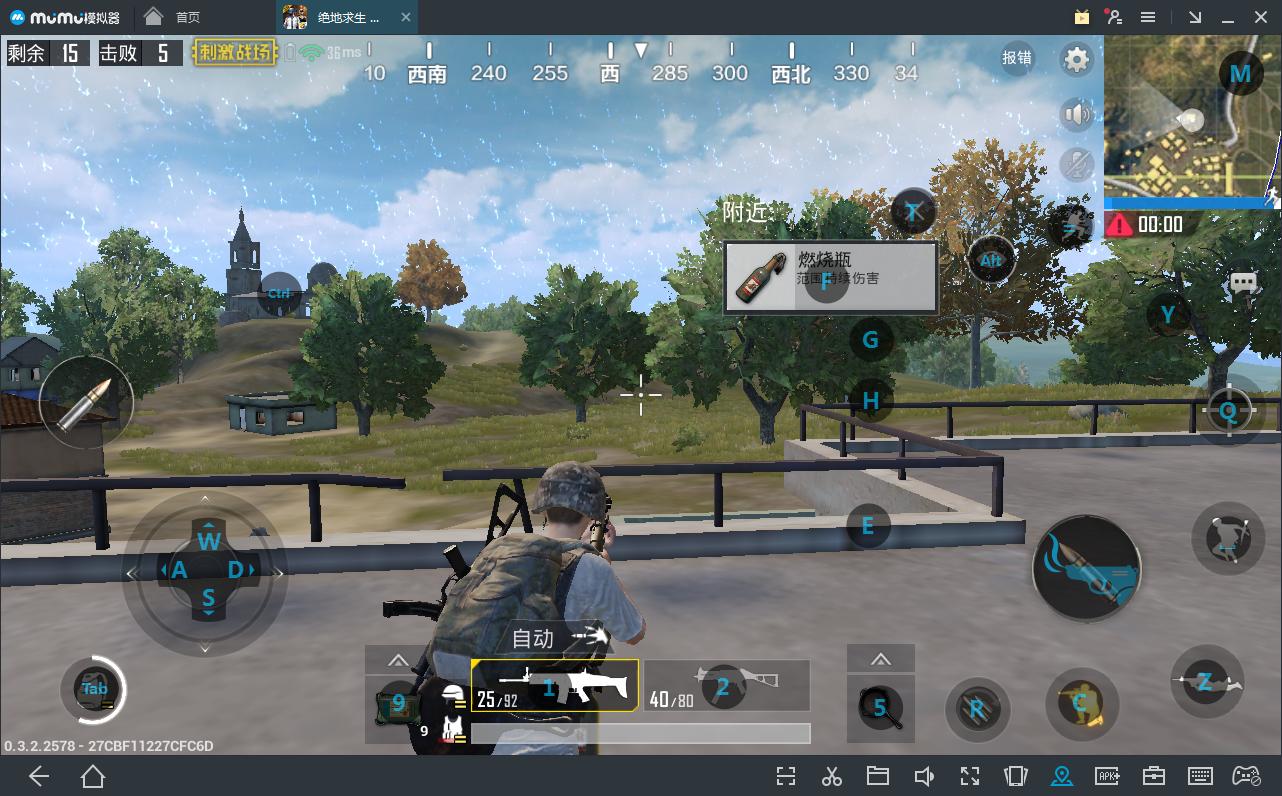Switch to the second weapon slot
The width and height of the screenshot is (1282, 796).
pos(726,686)
